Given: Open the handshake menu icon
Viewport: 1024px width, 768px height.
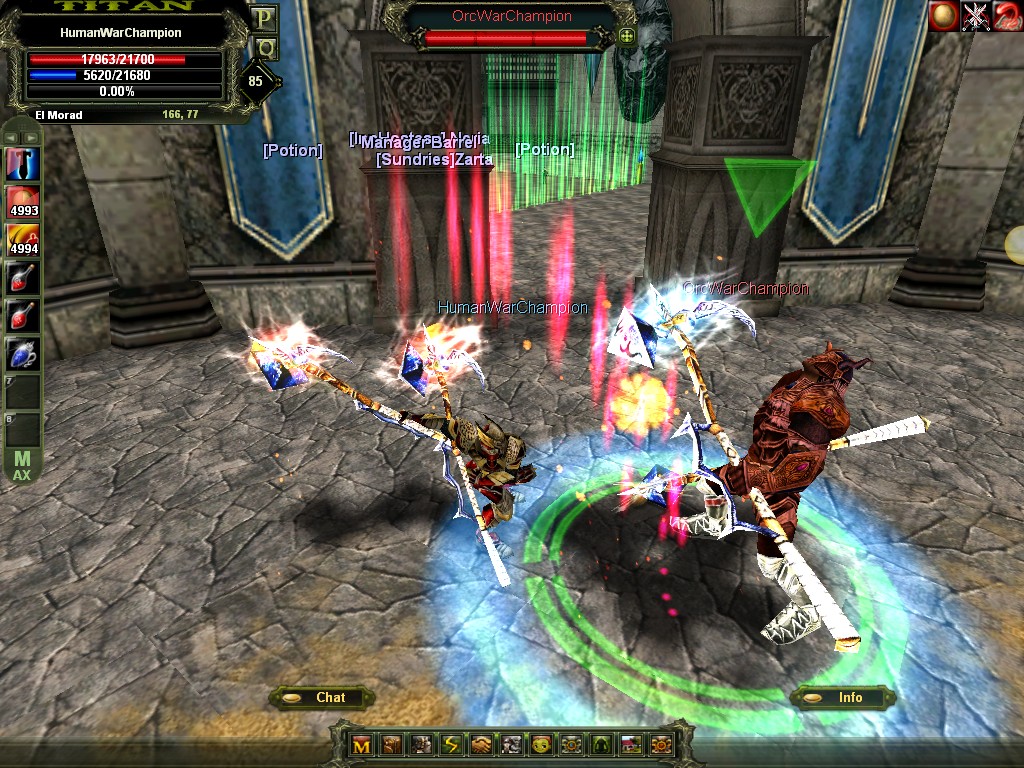Looking at the screenshot, I should (482, 745).
